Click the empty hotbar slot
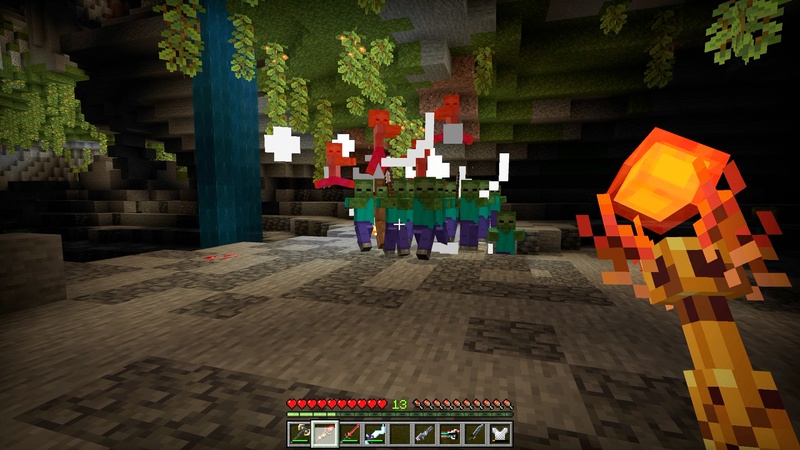 pos(400,433)
